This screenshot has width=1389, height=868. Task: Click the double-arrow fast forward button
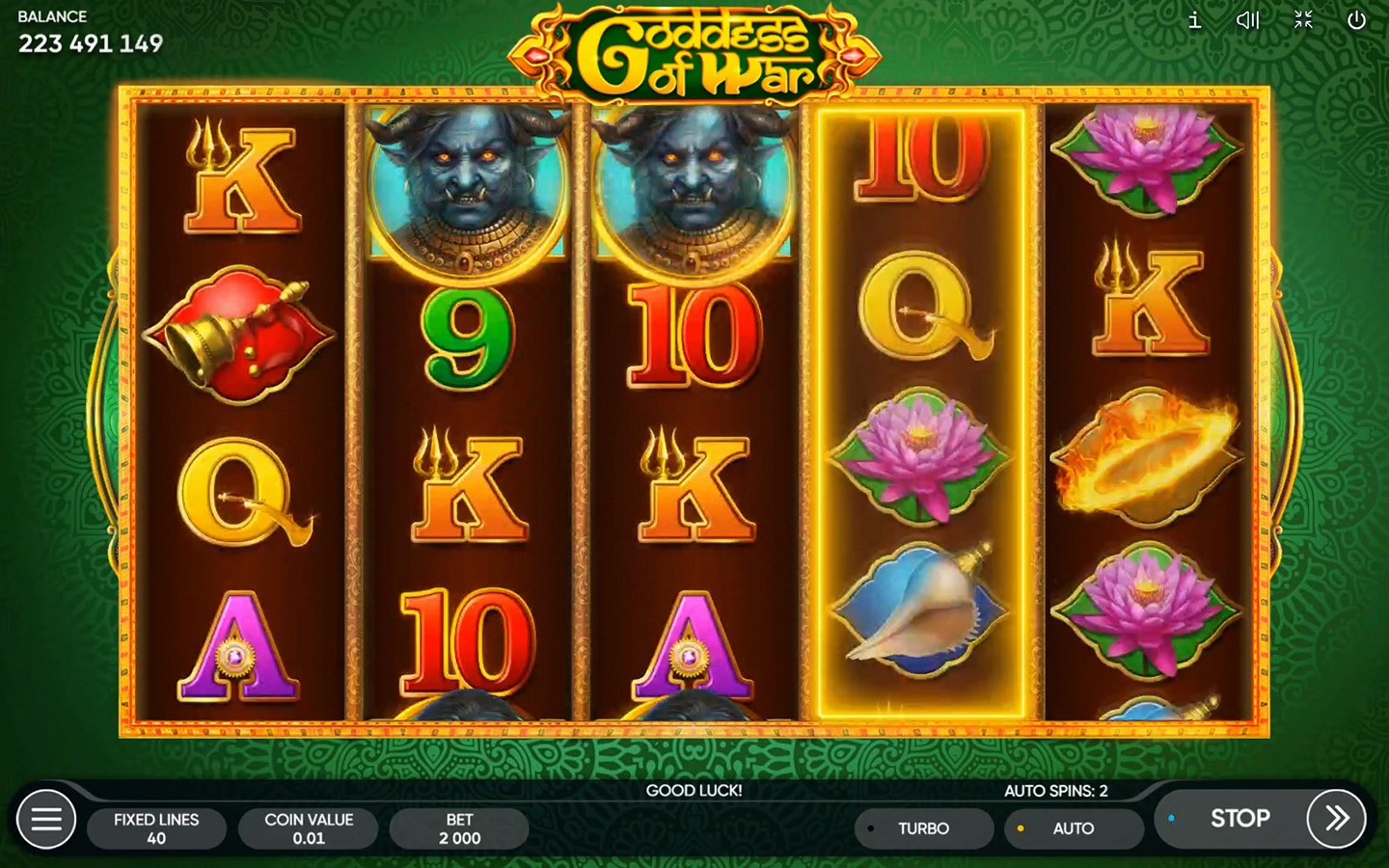1336,819
